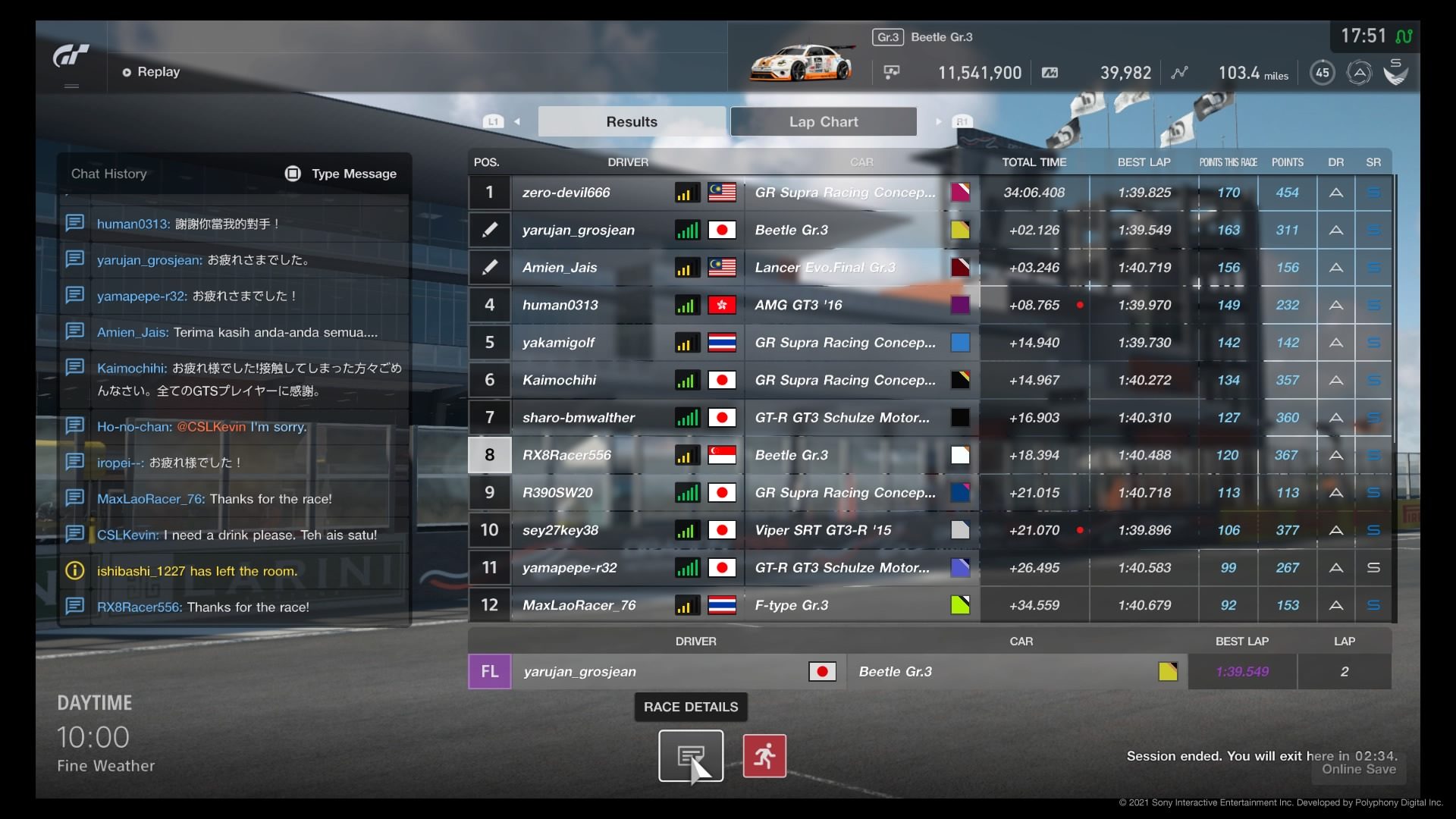Open the level 45 driver profile badge
The image size is (1456, 819).
1322,73
